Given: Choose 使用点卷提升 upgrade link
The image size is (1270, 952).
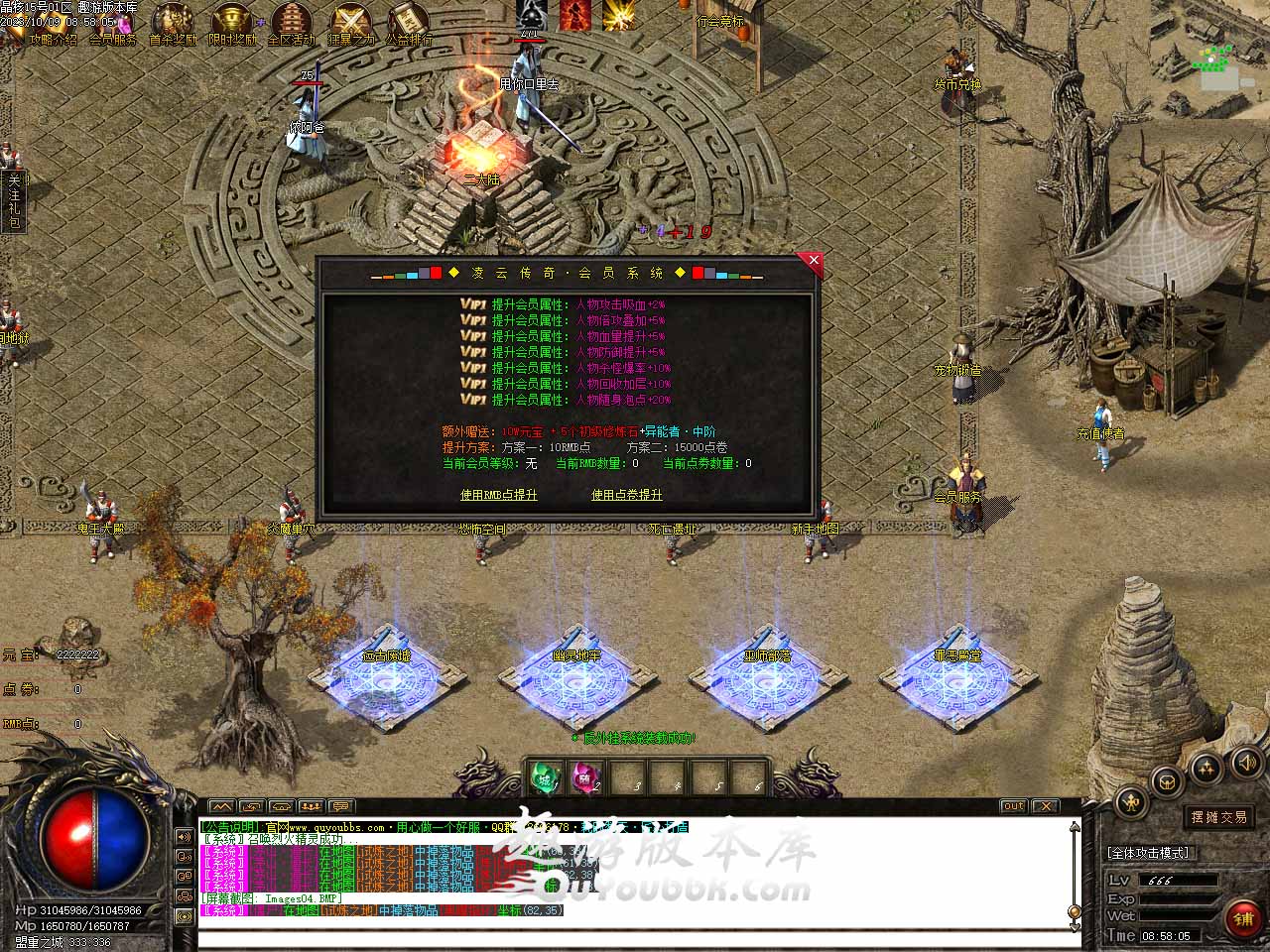Looking at the screenshot, I should [x=626, y=494].
